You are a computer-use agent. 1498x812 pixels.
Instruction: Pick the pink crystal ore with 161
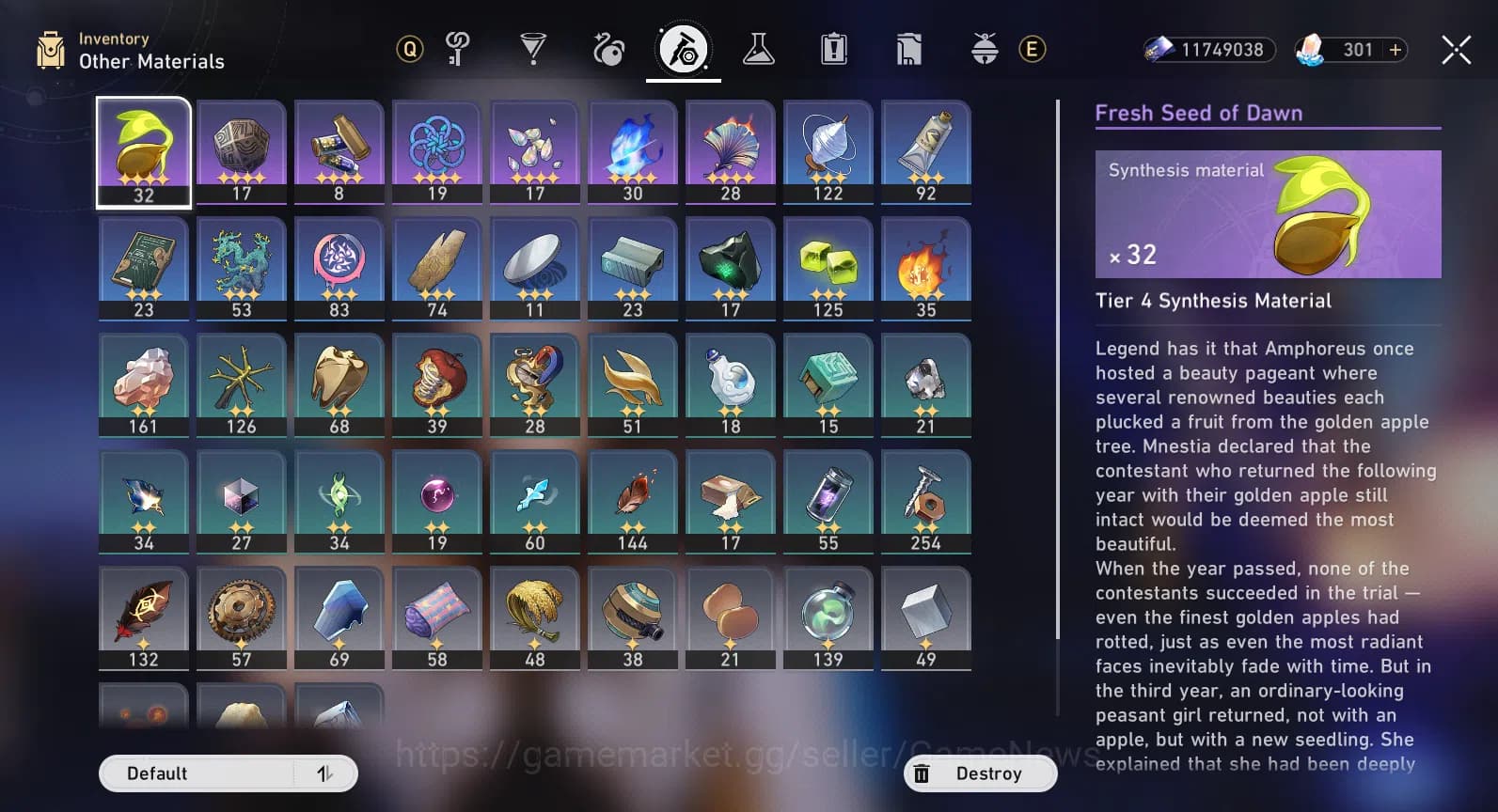click(x=144, y=384)
